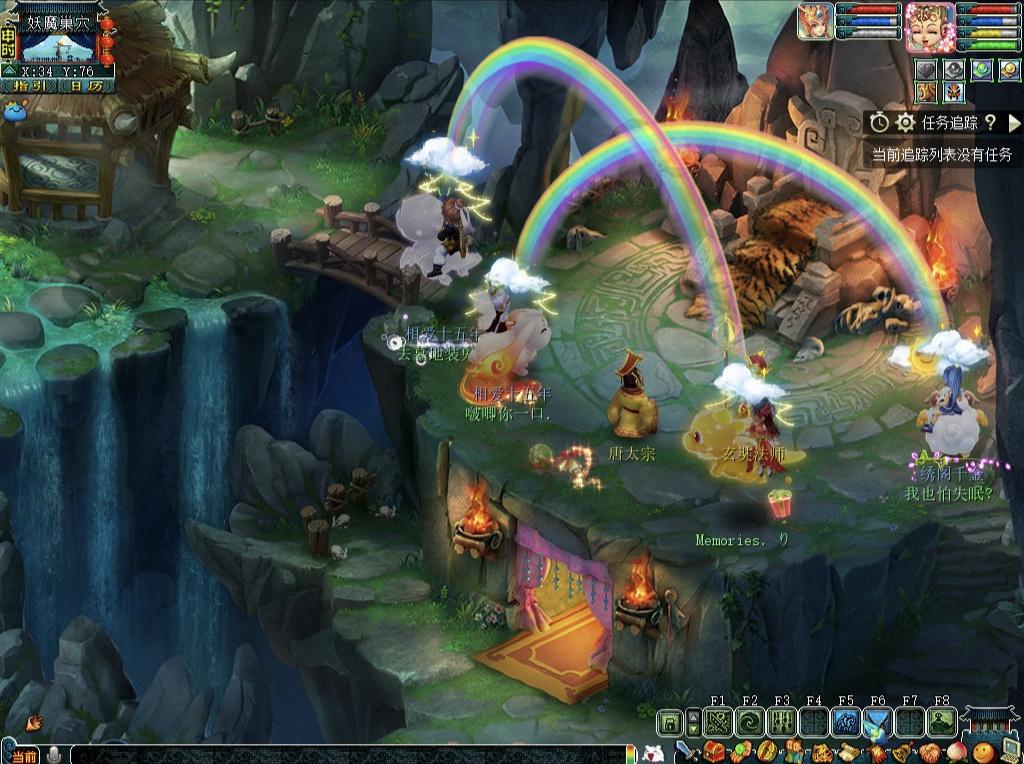Image resolution: width=1024 pixels, height=764 pixels.
Task: Click the sword attack icon
Action: pyautogui.click(x=686, y=752)
